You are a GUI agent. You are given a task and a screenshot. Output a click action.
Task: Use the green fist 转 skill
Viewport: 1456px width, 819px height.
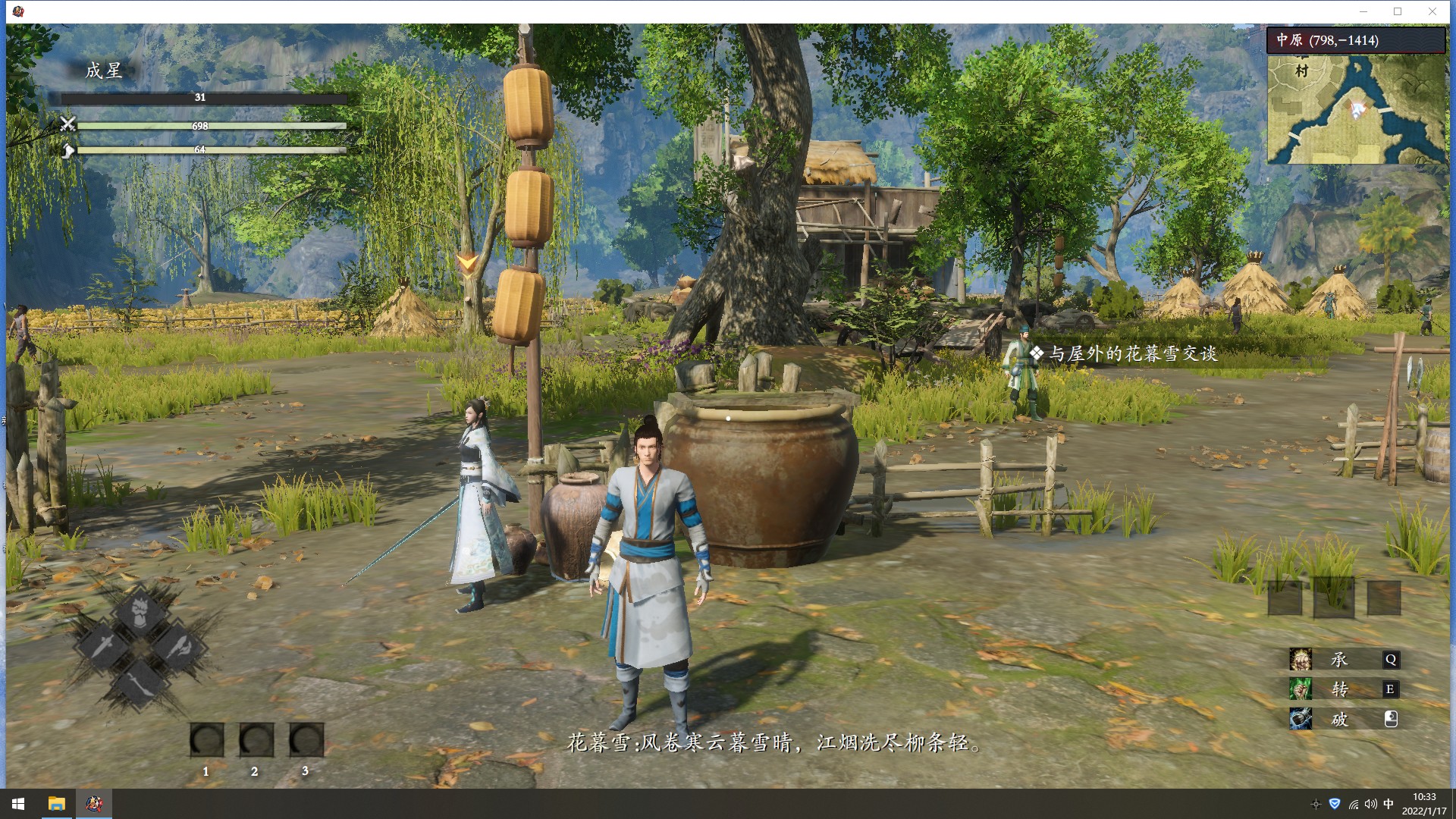1301,689
